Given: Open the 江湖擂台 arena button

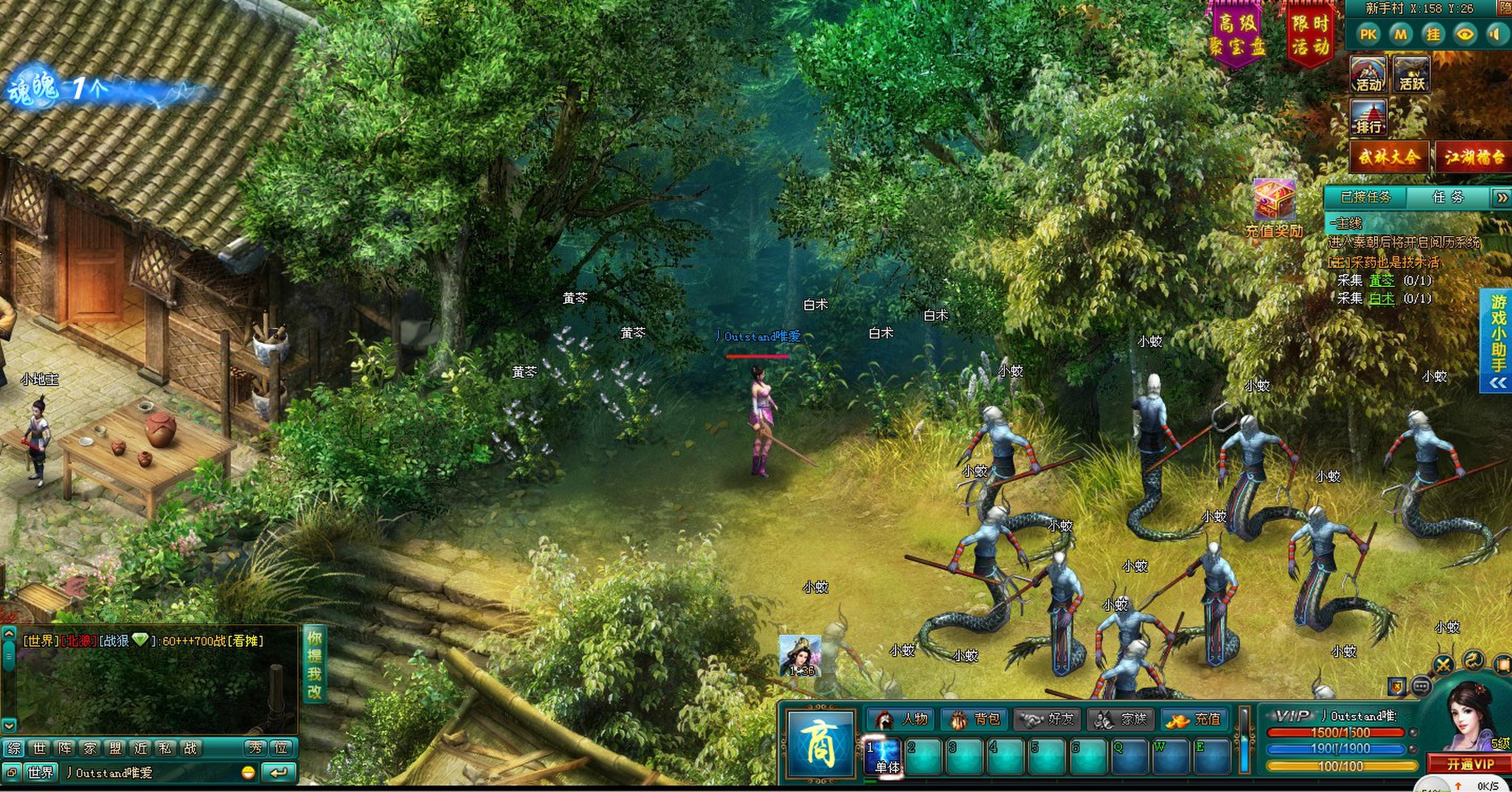Looking at the screenshot, I should point(1474,157).
